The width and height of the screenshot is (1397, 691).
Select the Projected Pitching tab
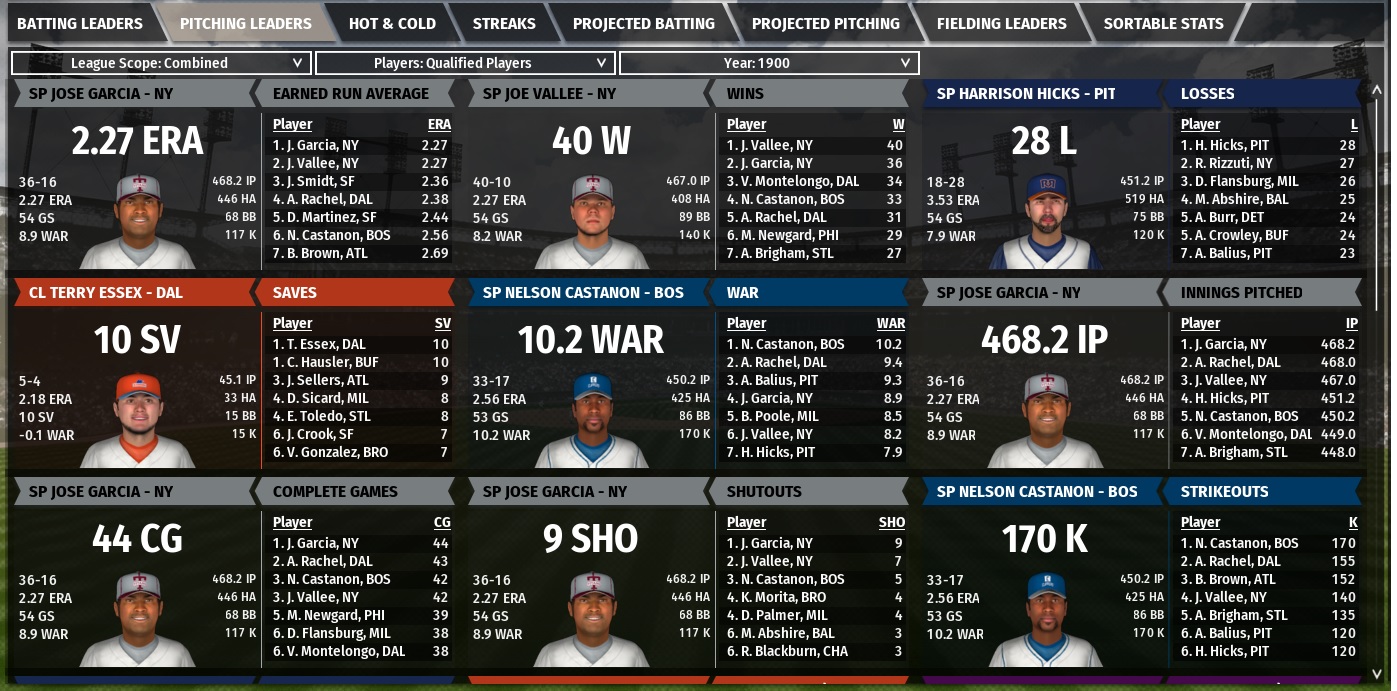tap(825, 23)
